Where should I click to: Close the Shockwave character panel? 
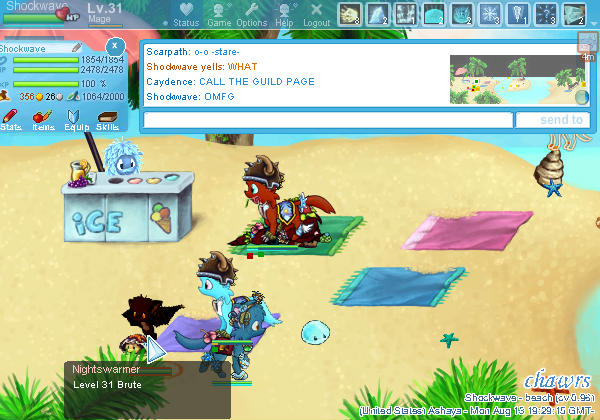[115, 46]
